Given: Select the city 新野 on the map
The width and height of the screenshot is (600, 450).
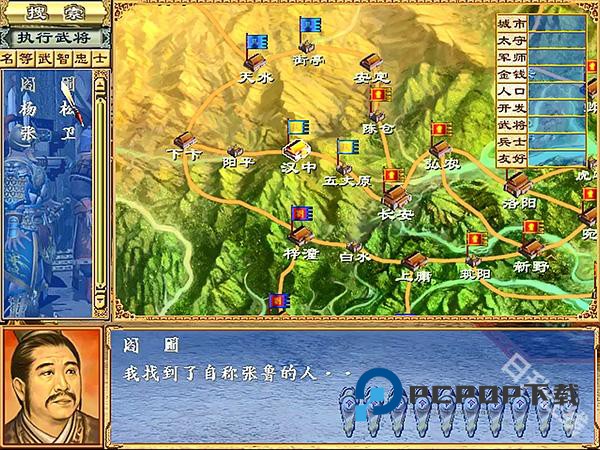Looking at the screenshot, I should pos(531,247).
